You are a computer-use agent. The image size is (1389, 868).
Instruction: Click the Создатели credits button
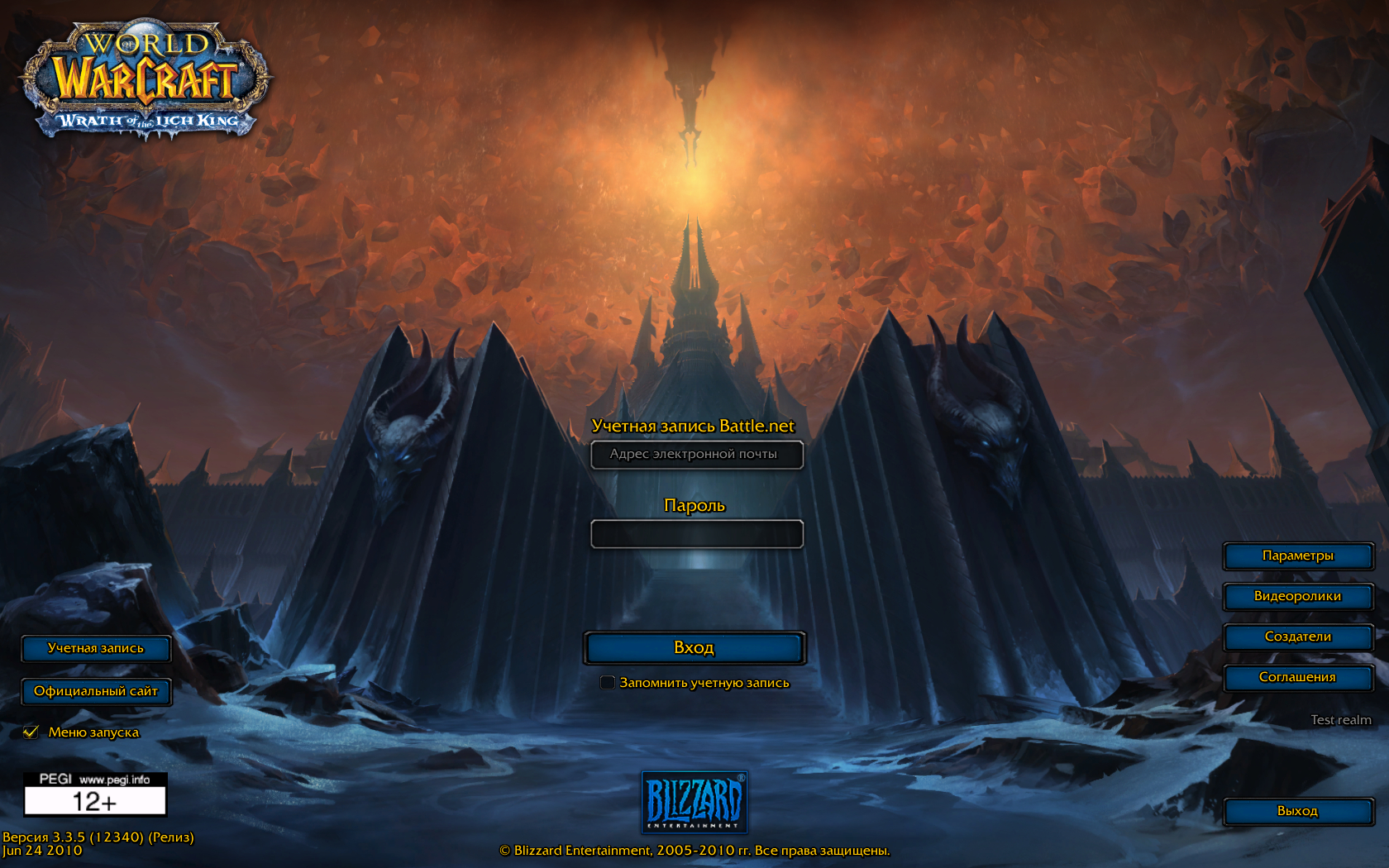[1298, 637]
